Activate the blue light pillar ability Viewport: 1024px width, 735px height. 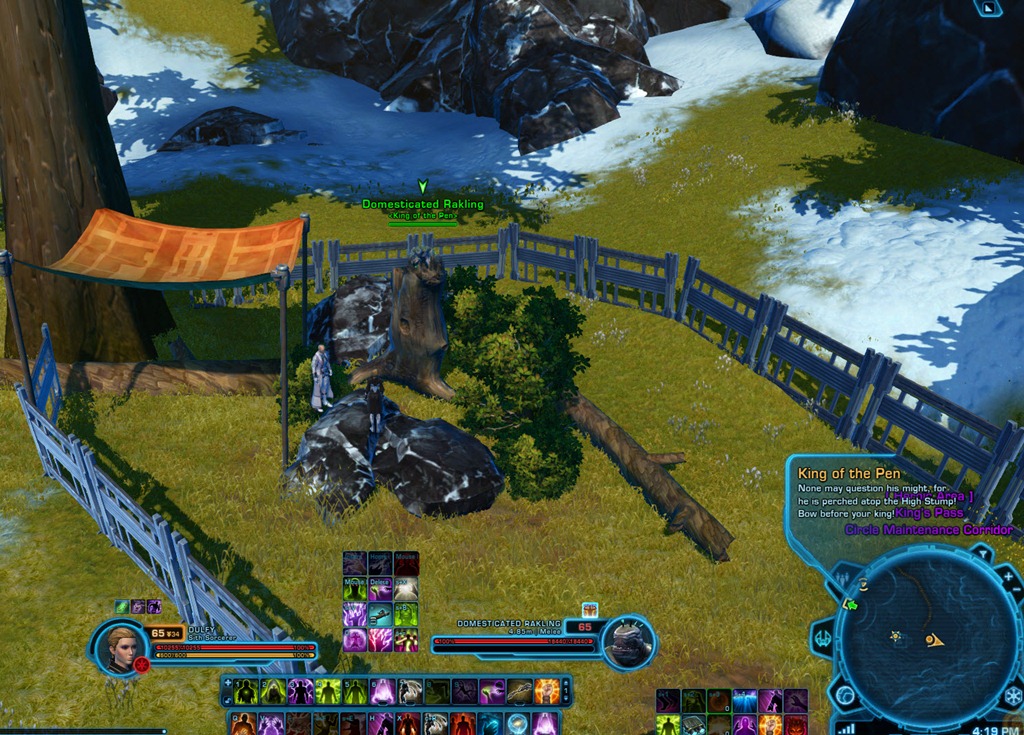coord(744,701)
